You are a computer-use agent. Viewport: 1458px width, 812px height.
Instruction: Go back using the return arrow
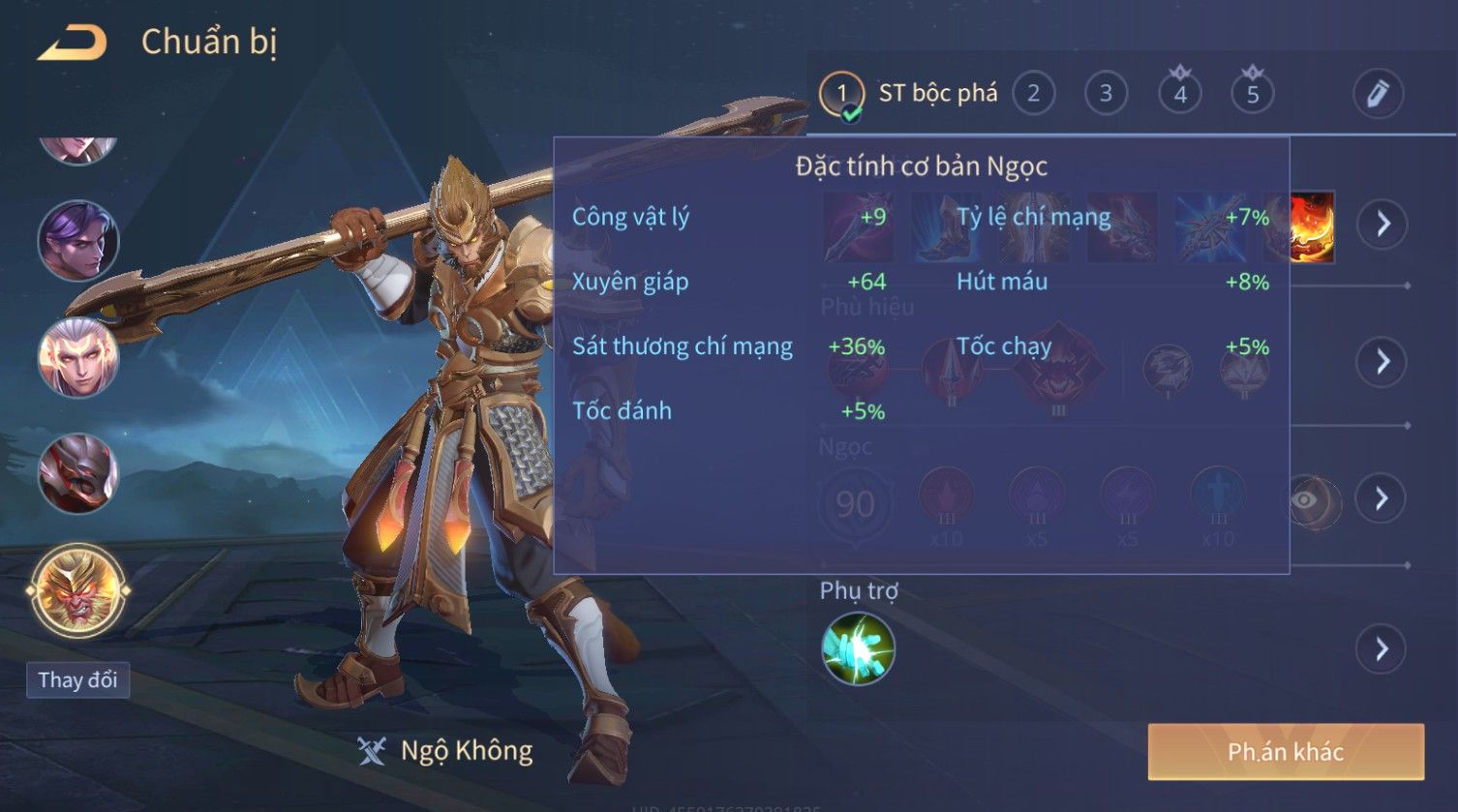click(73, 44)
